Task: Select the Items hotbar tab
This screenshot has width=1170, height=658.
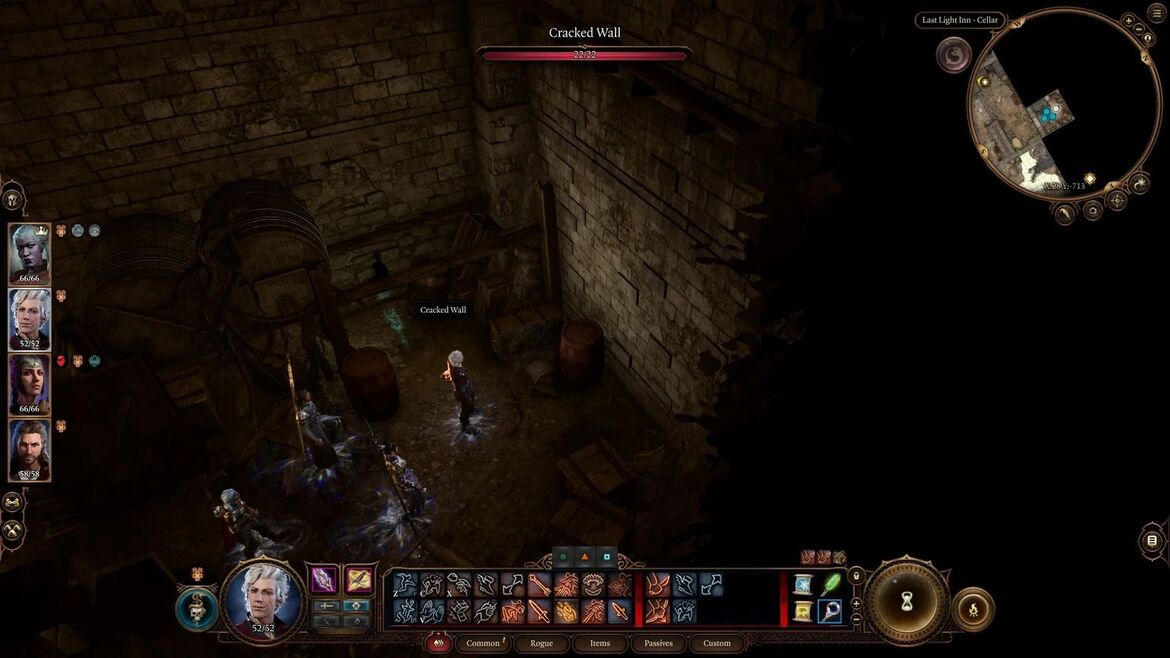Action: click(x=600, y=643)
